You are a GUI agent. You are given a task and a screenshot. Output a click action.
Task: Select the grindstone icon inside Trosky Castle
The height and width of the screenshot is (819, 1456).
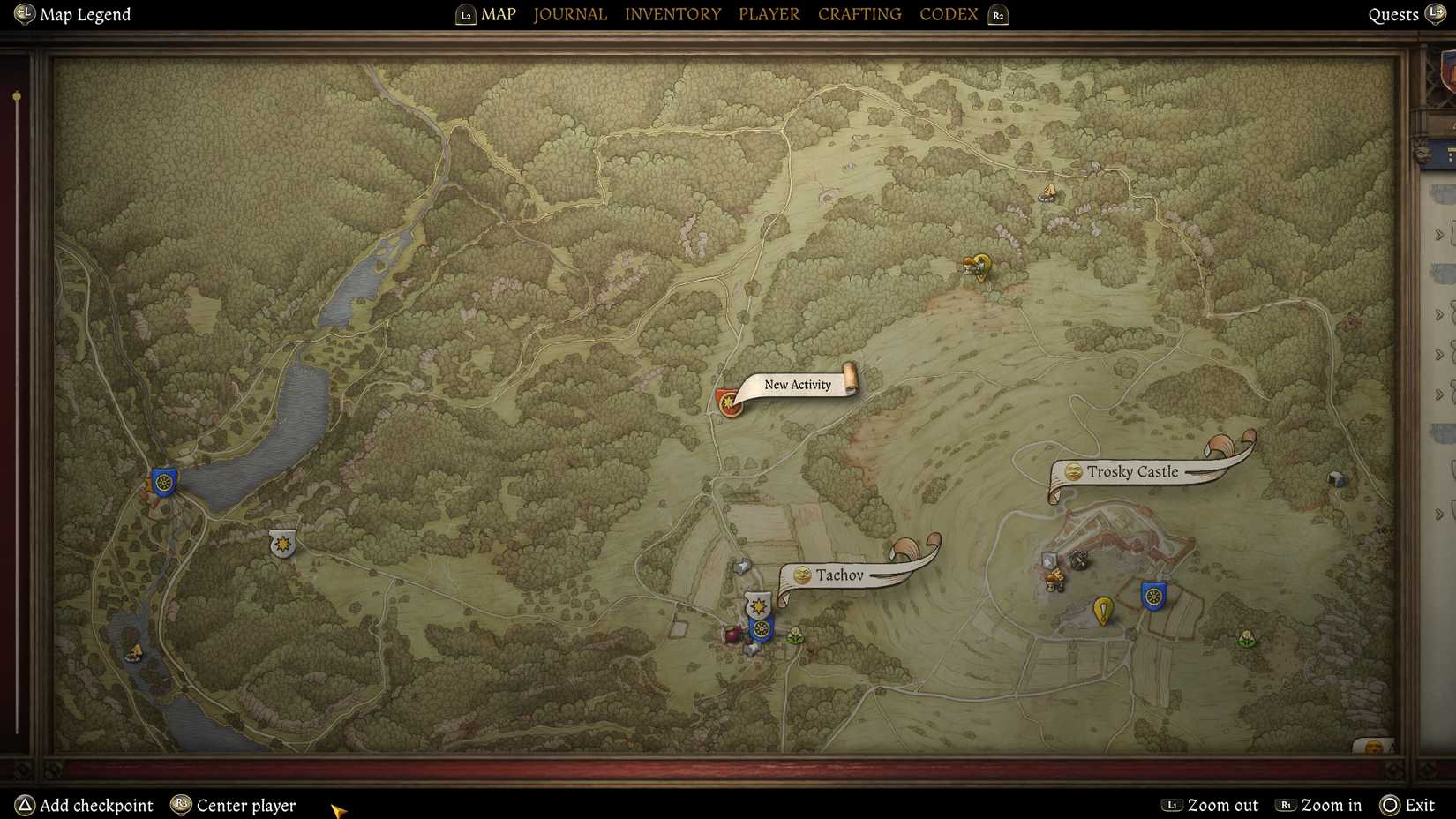[1080, 560]
